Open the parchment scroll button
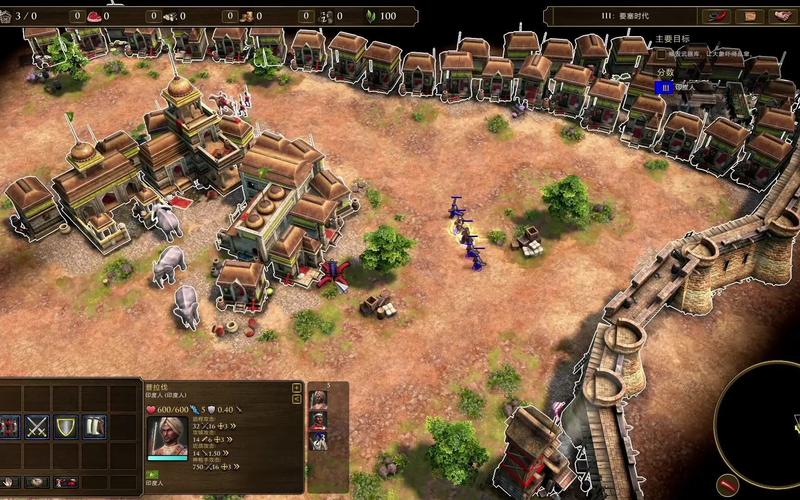This screenshot has height=500, width=800. pos(749,16)
